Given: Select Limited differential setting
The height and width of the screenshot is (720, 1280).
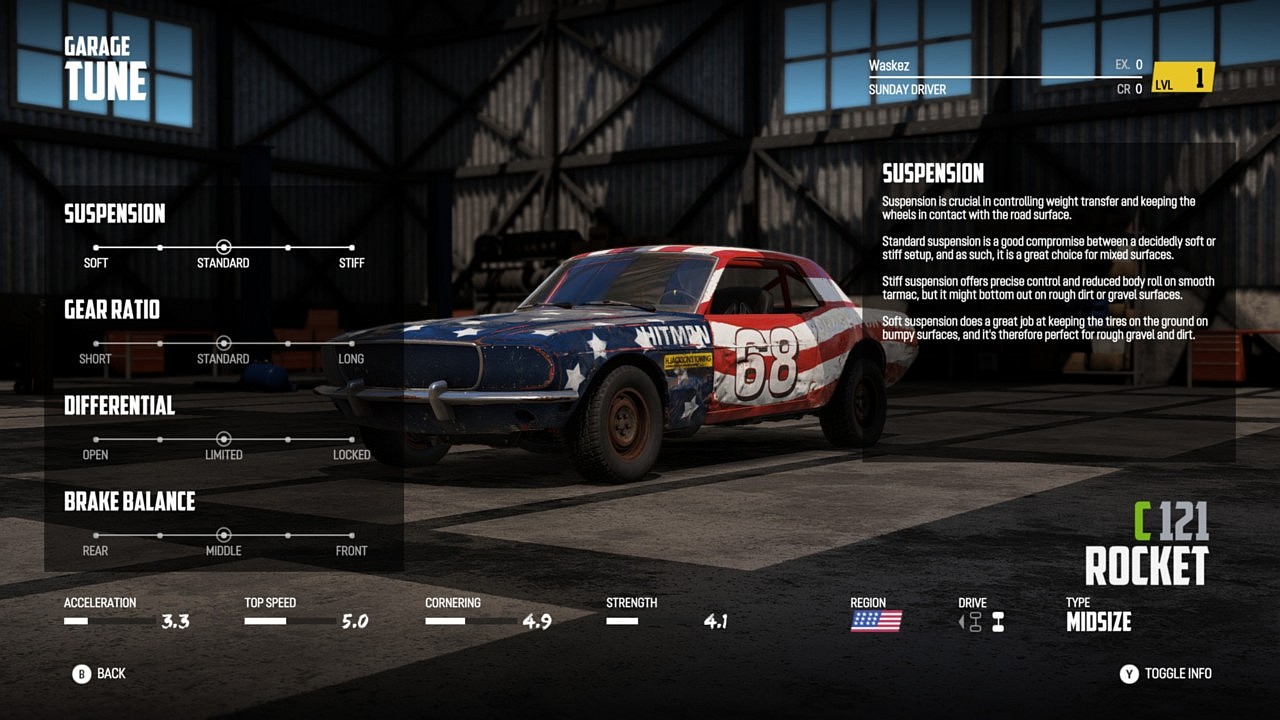Looking at the screenshot, I should (224, 439).
